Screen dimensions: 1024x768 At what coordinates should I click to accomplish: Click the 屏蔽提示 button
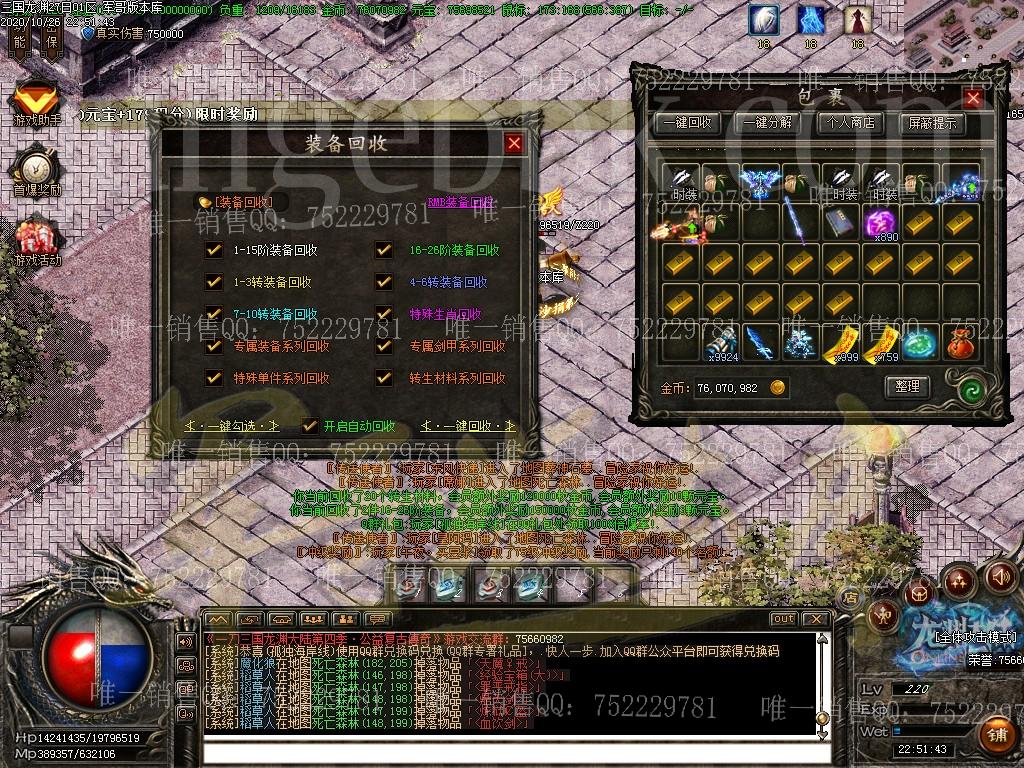coord(932,123)
